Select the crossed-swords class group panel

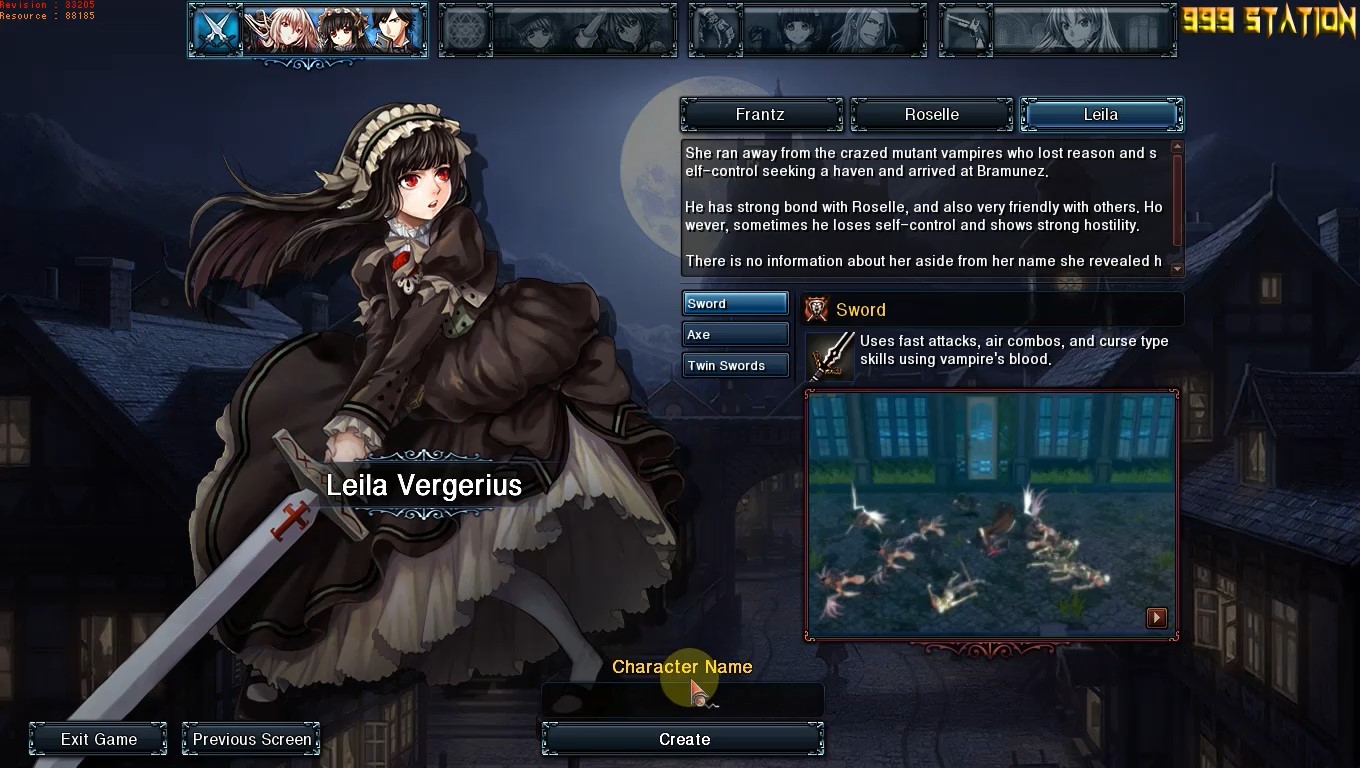coord(308,30)
